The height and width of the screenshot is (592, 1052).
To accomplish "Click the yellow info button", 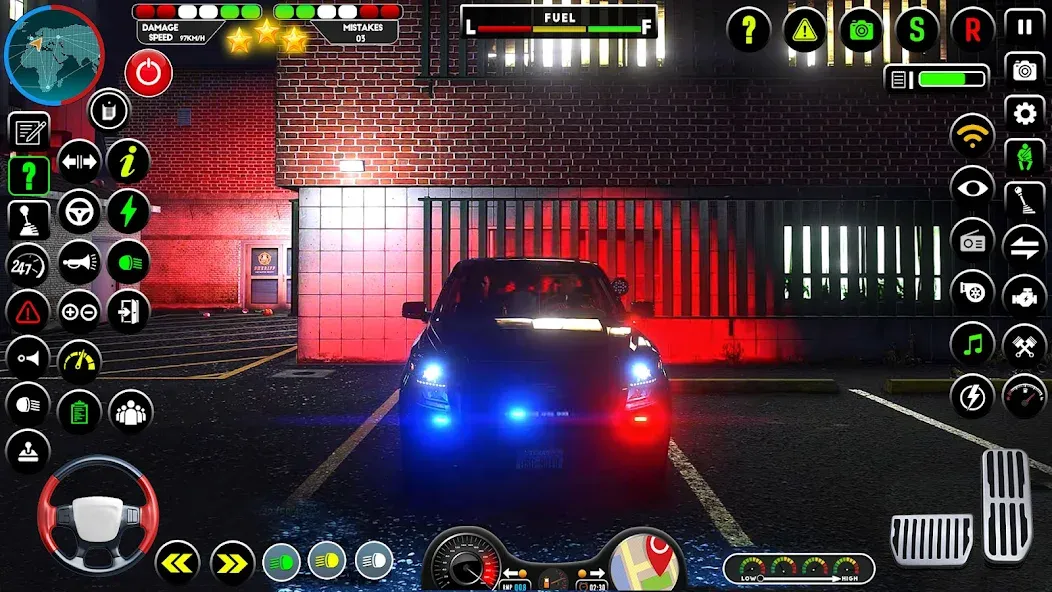I will (x=128, y=160).
